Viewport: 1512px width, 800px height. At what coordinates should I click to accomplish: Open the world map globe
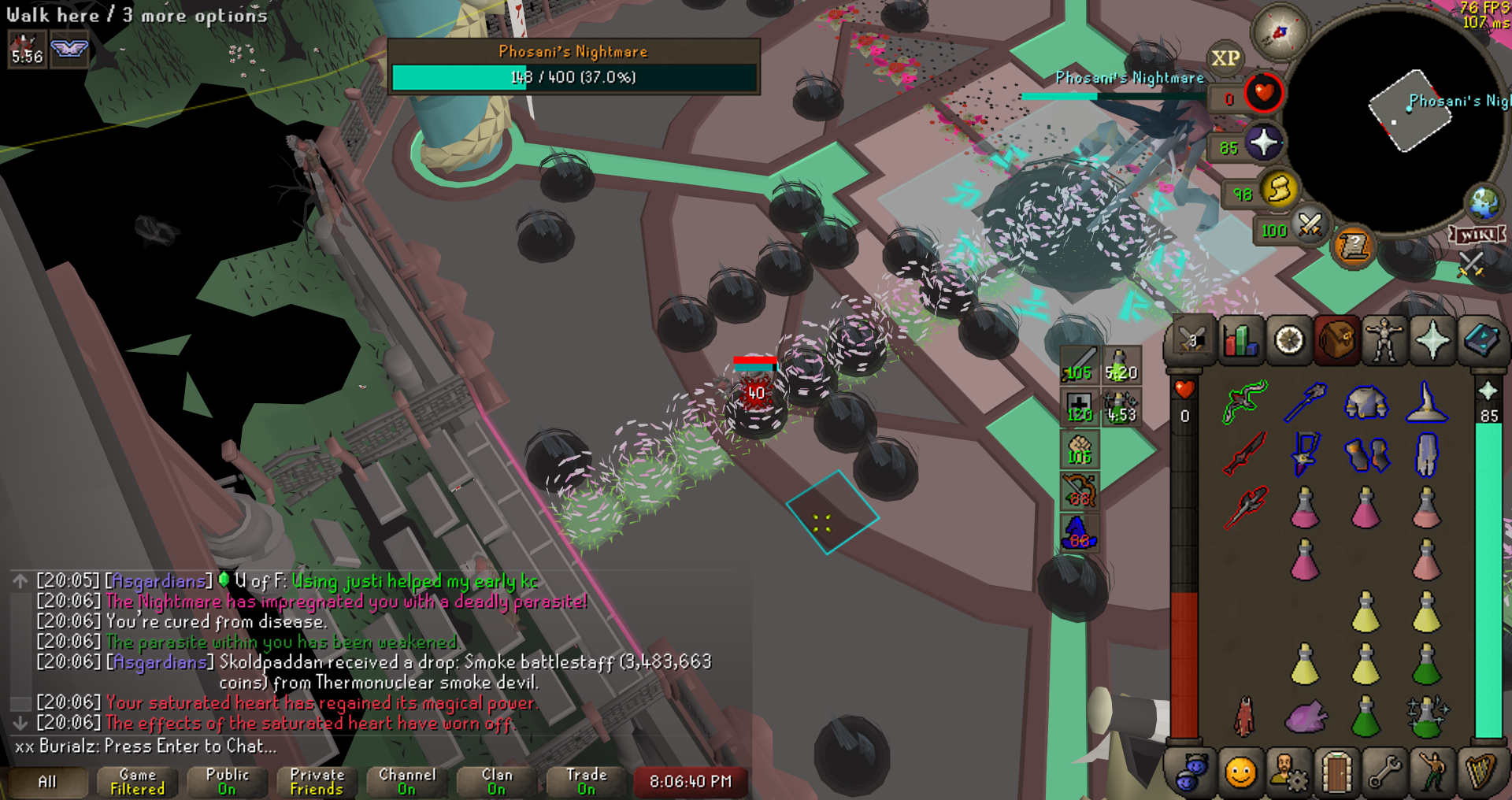tap(1484, 202)
